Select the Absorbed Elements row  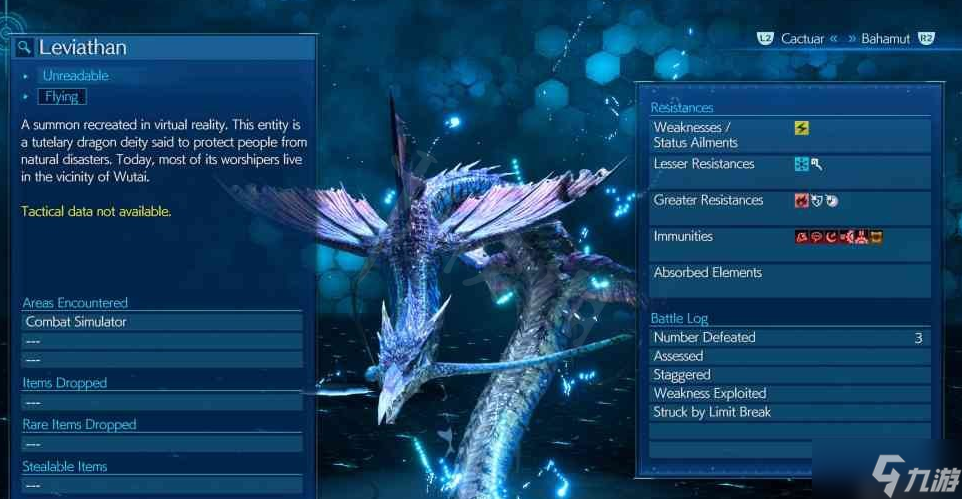[789, 273]
